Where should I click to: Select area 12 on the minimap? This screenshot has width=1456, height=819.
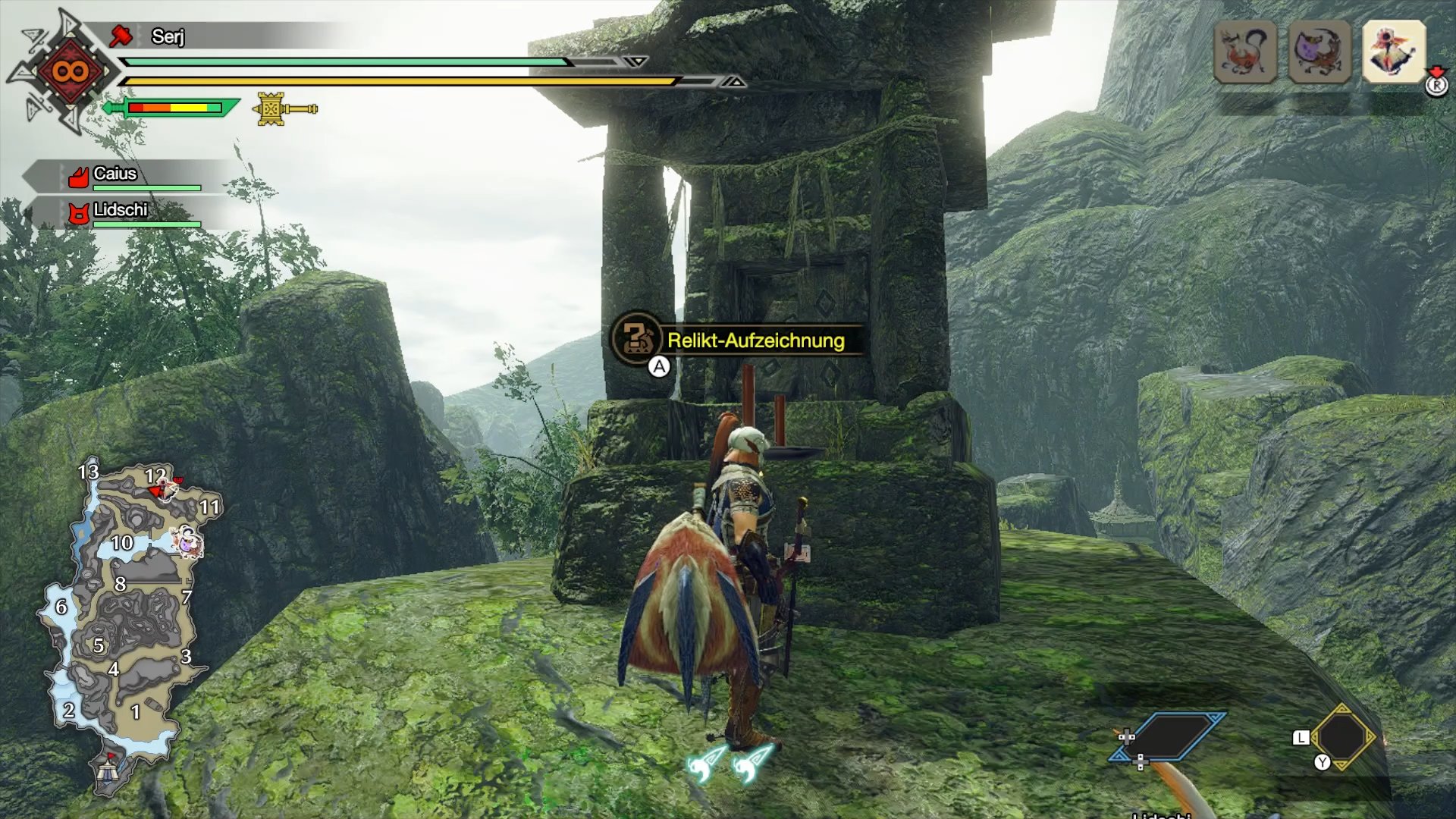(x=155, y=476)
